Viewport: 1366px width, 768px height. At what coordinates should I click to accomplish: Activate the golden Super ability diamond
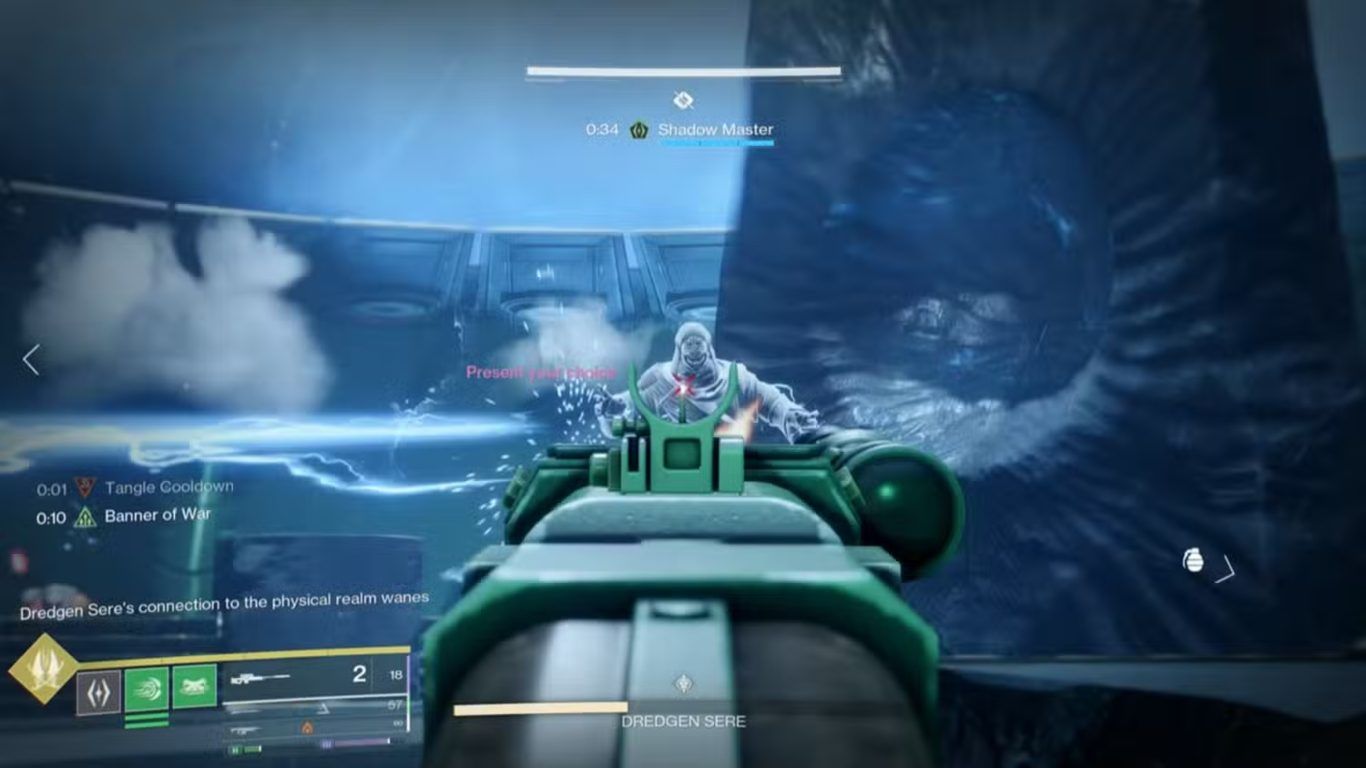pos(43,669)
